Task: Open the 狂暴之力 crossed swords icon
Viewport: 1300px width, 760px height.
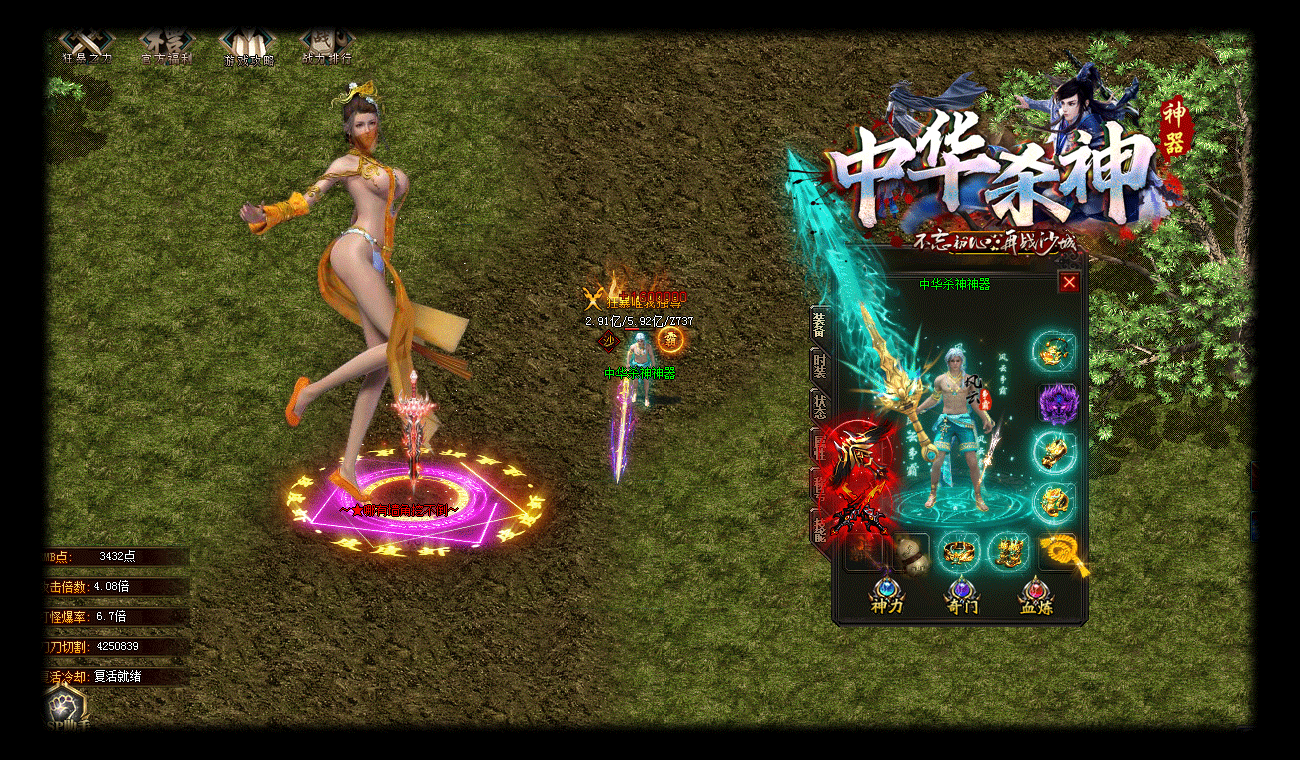Action: click(87, 44)
